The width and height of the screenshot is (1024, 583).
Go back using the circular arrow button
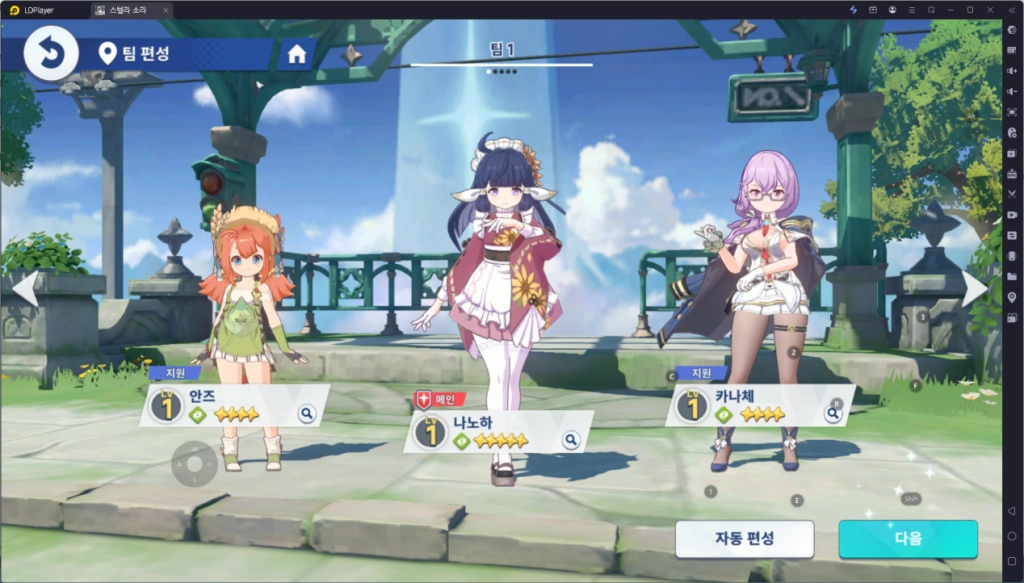[51, 54]
